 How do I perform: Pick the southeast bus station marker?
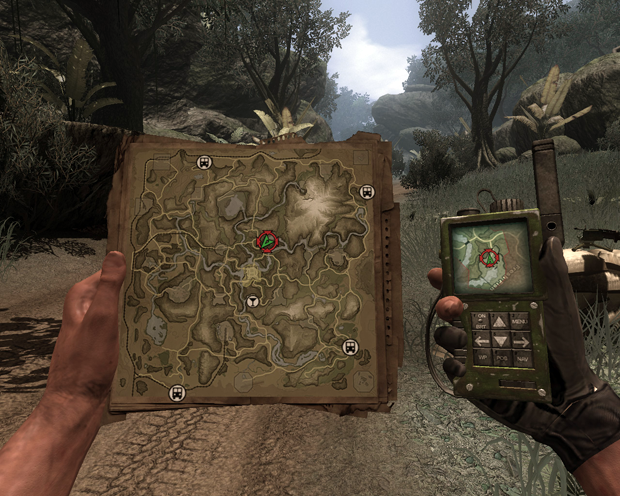coord(350,347)
